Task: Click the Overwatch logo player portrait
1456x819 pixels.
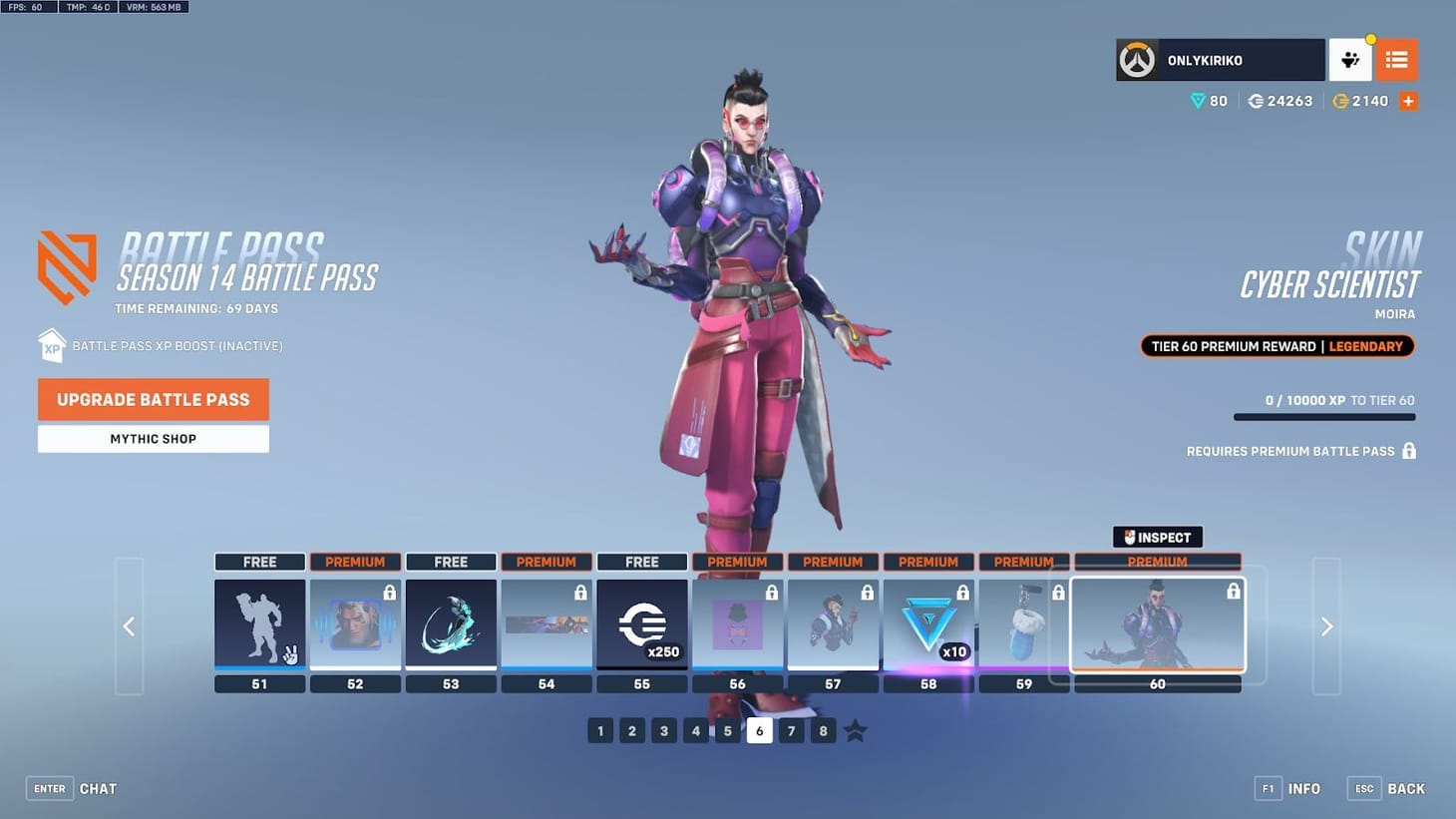Action: (1137, 60)
